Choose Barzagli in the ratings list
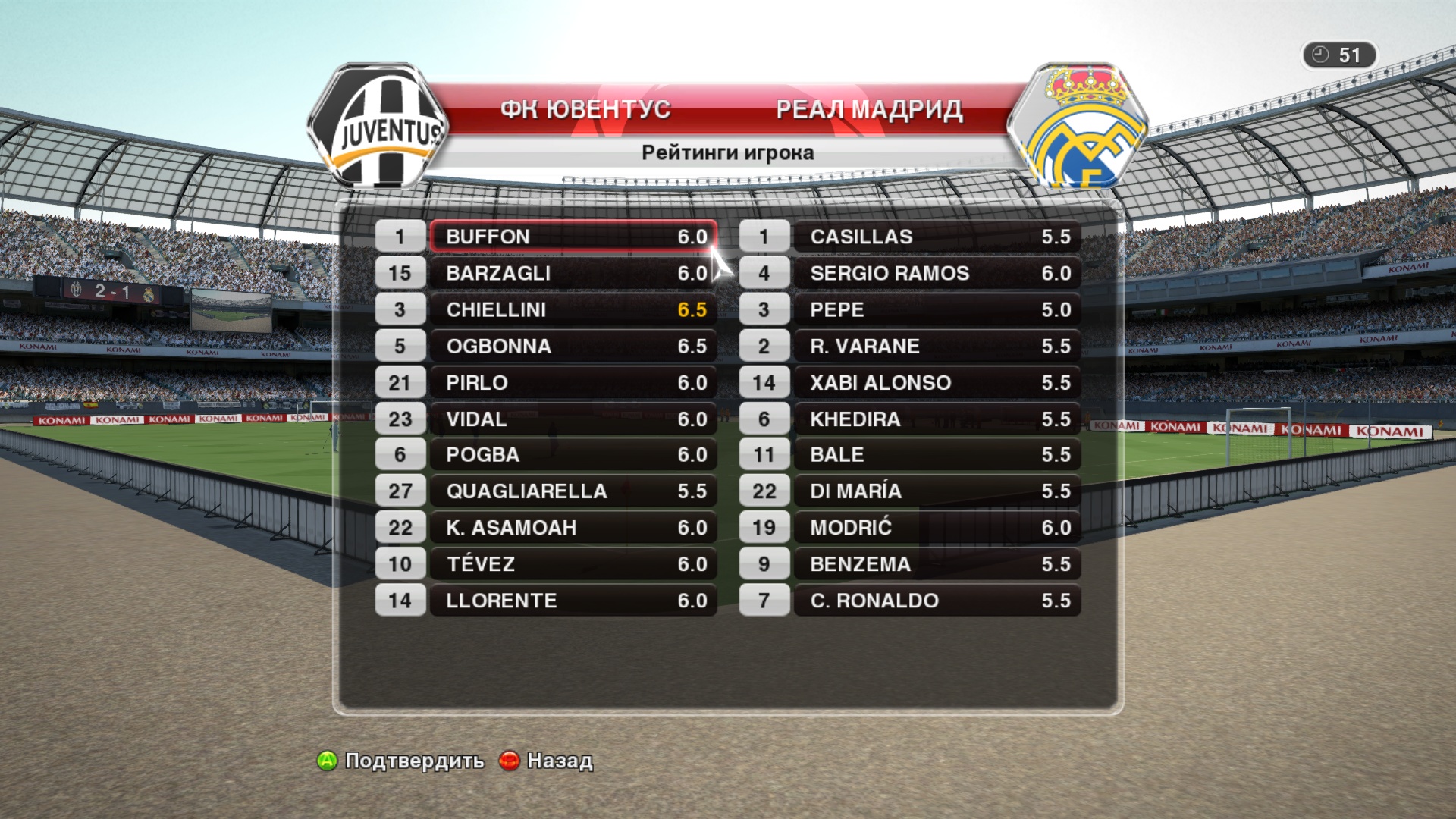 pos(573,273)
